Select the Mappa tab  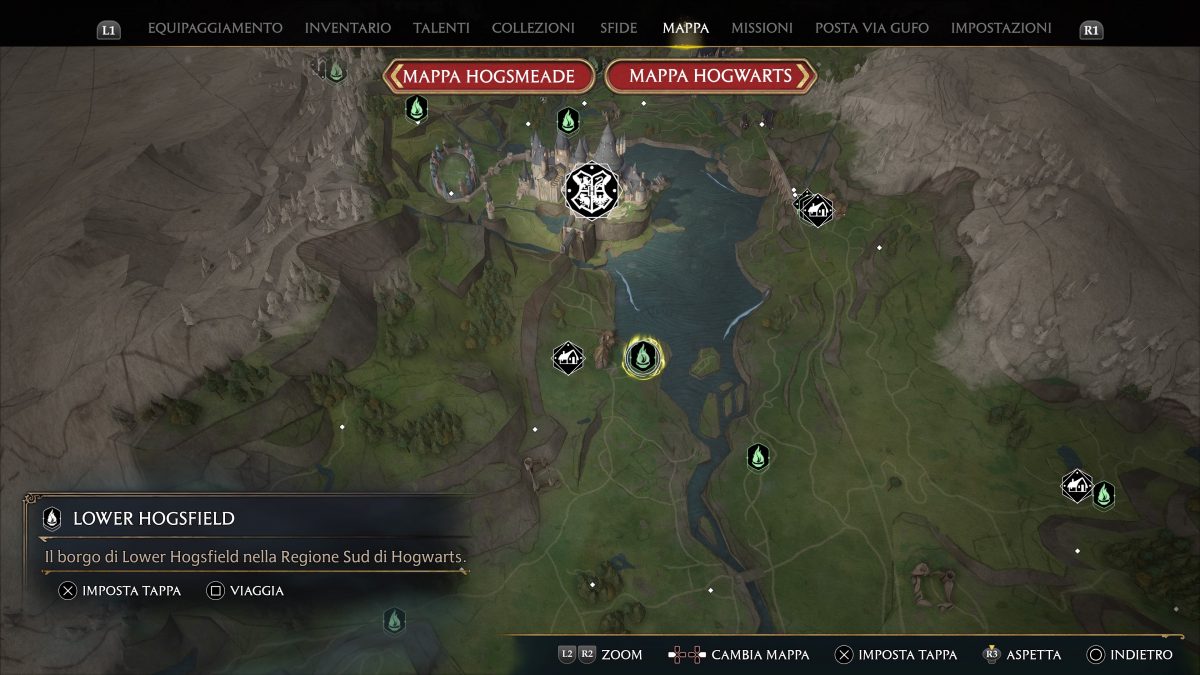pyautogui.click(x=685, y=28)
